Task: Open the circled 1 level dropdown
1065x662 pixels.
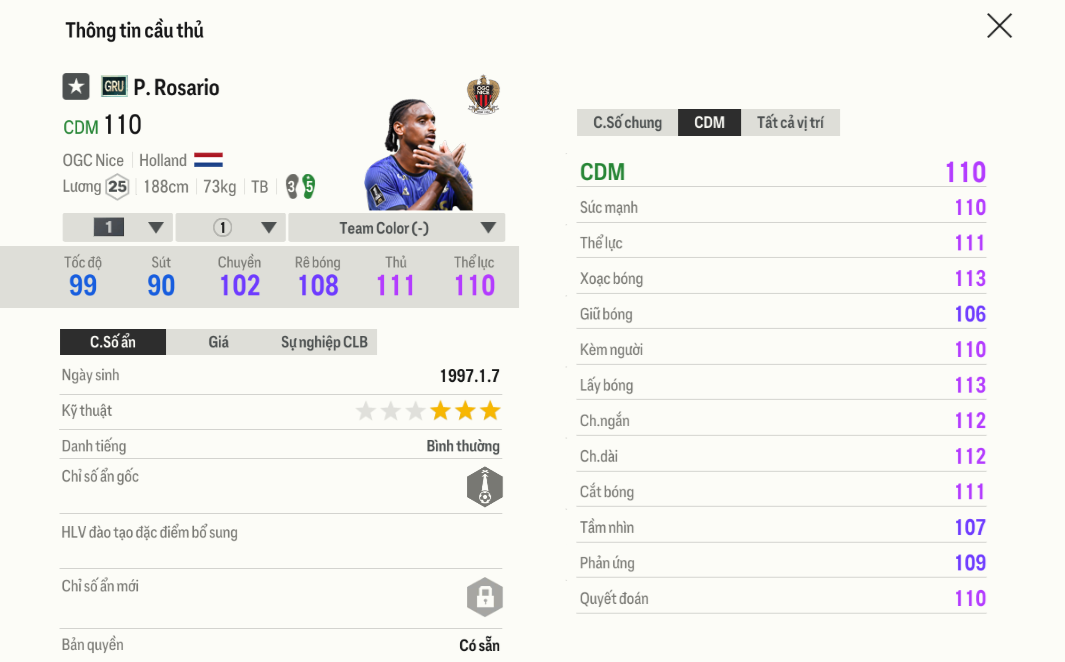Action: click(x=231, y=228)
